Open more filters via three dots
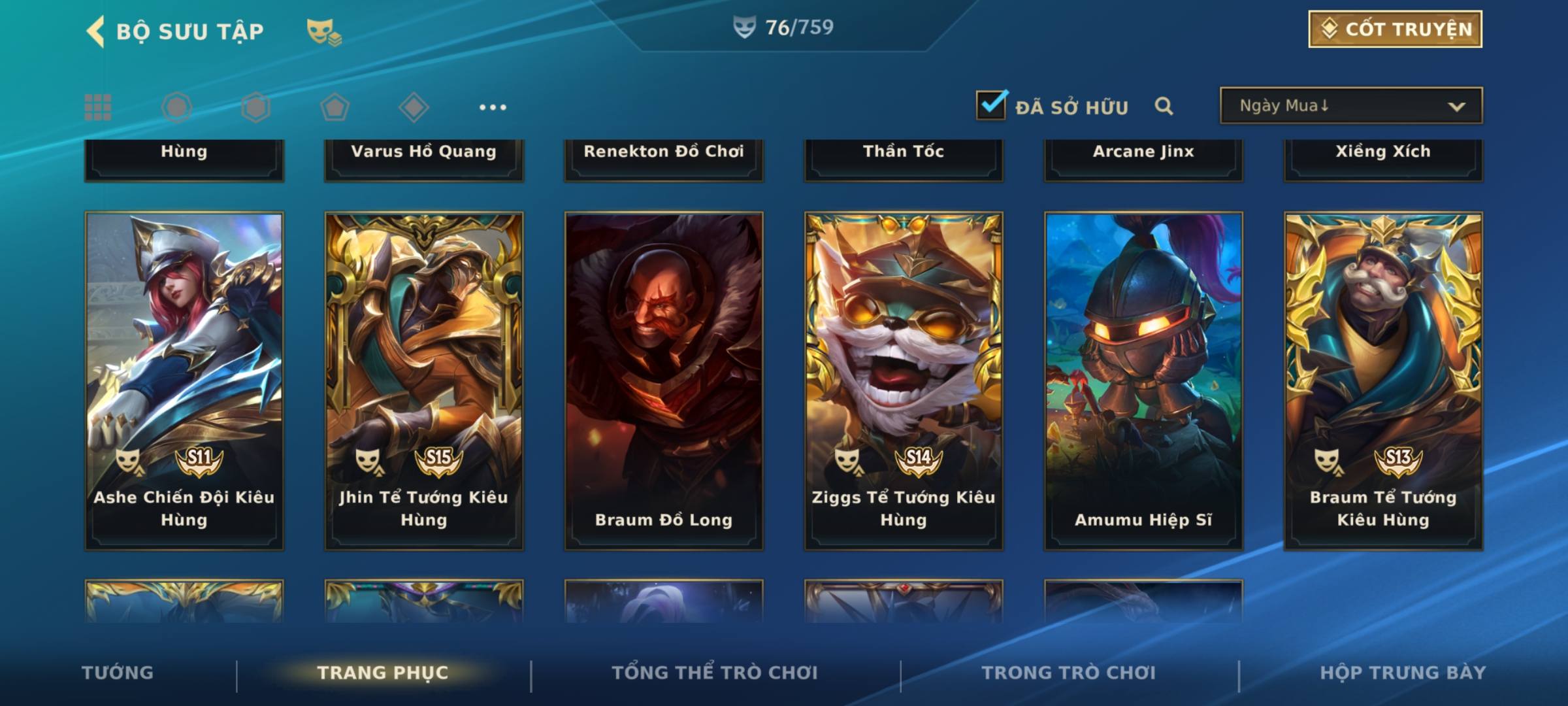 coord(493,107)
